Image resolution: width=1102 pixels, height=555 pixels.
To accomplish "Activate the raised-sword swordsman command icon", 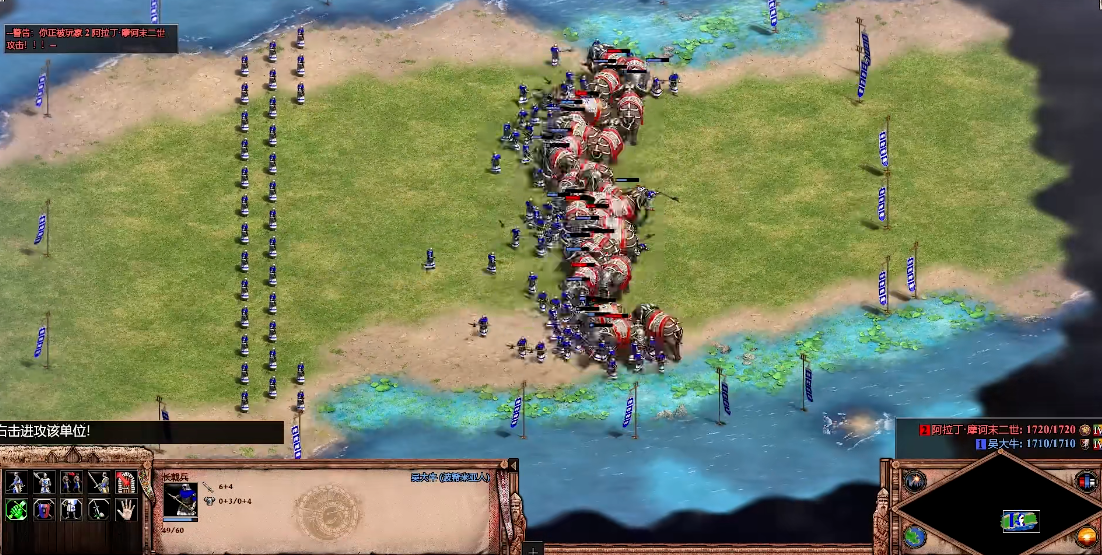I will 43,482.
